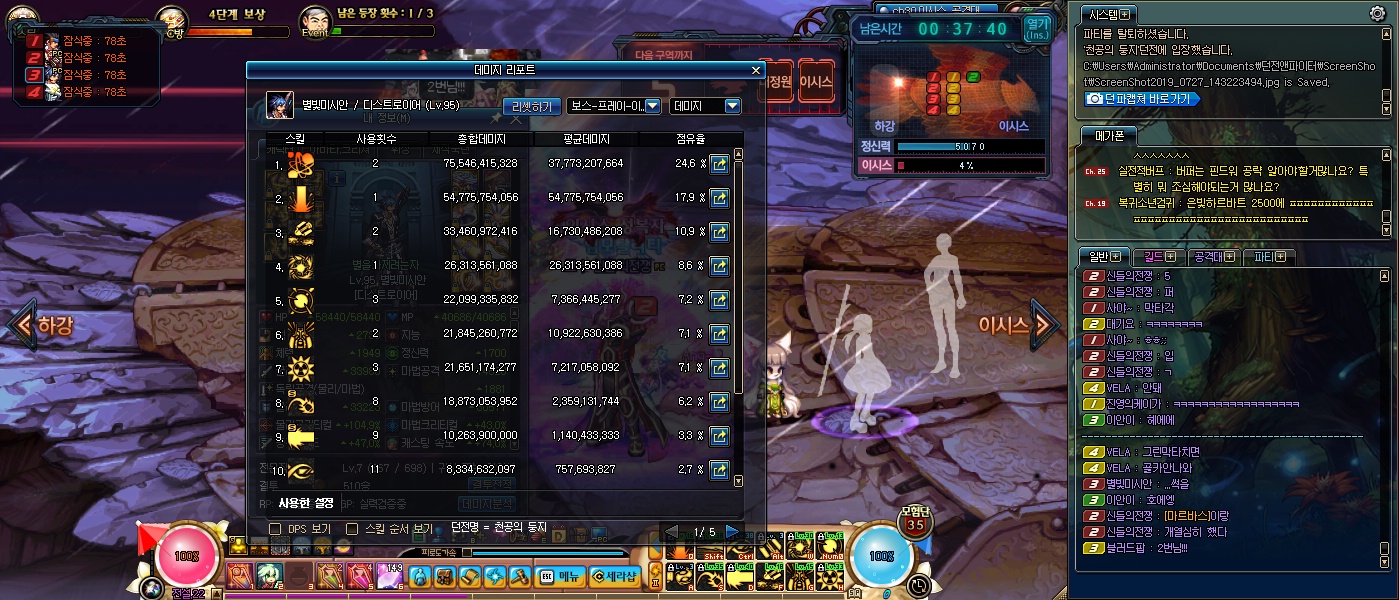
Task: Switch to the 공격대 chat tab
Action: (x=1211, y=257)
